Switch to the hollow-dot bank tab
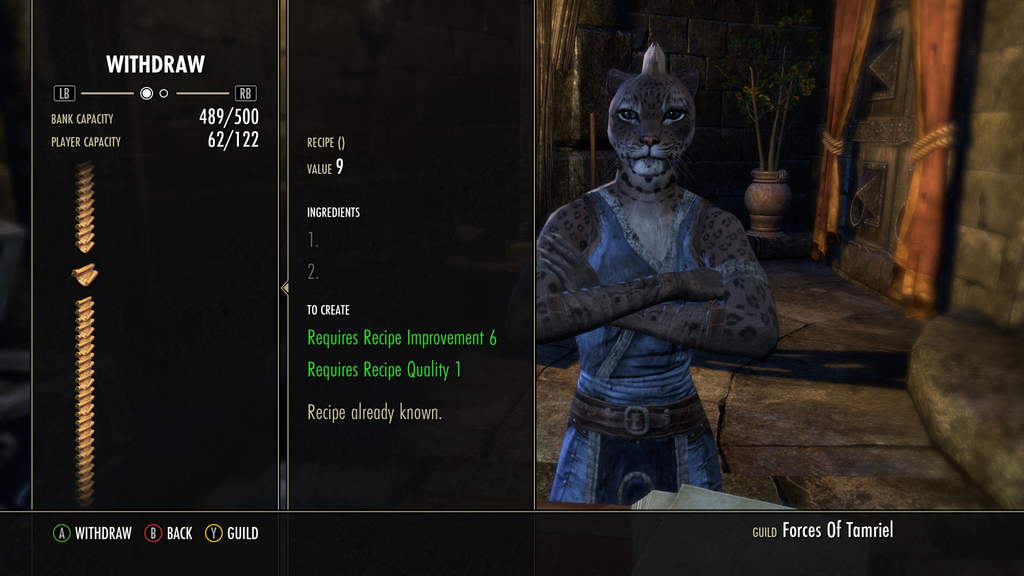Screen dimensions: 1024x576 coord(164,94)
